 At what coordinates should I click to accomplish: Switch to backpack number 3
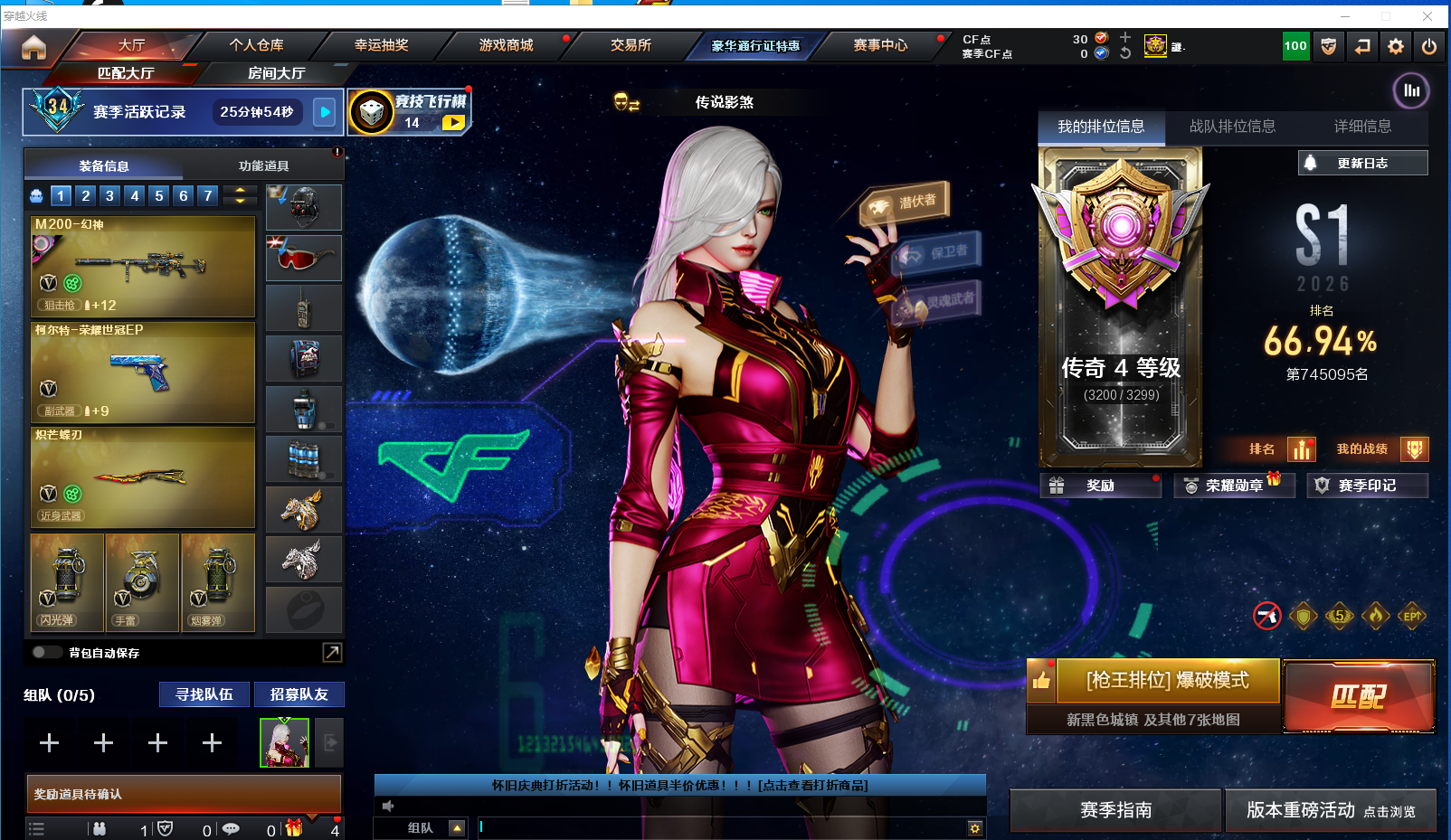[x=109, y=195]
